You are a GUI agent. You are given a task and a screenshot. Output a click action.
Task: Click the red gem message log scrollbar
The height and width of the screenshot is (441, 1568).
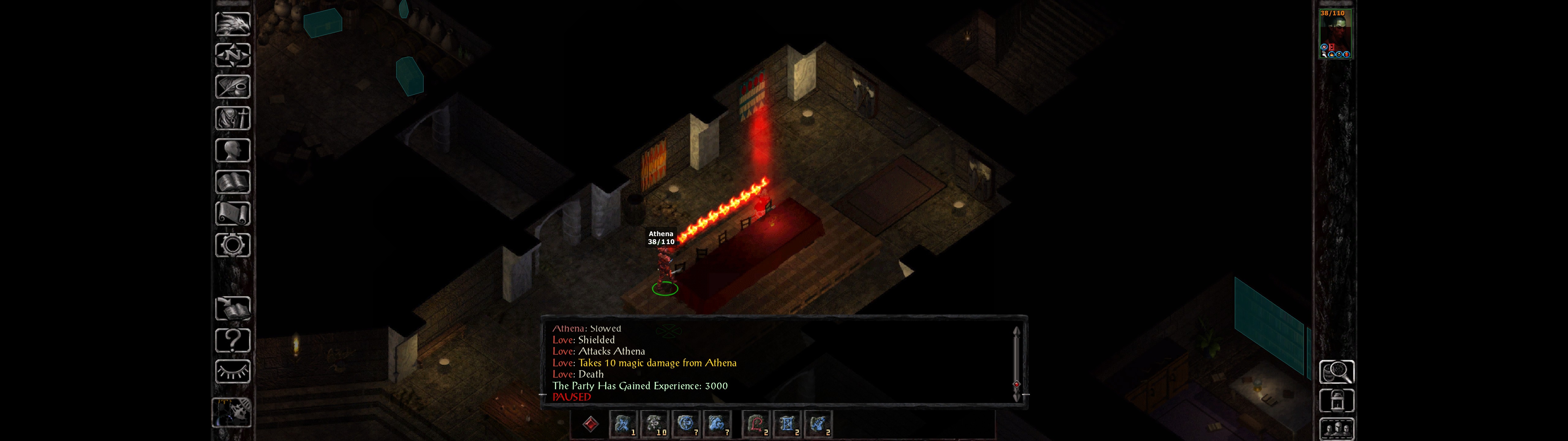click(1016, 384)
